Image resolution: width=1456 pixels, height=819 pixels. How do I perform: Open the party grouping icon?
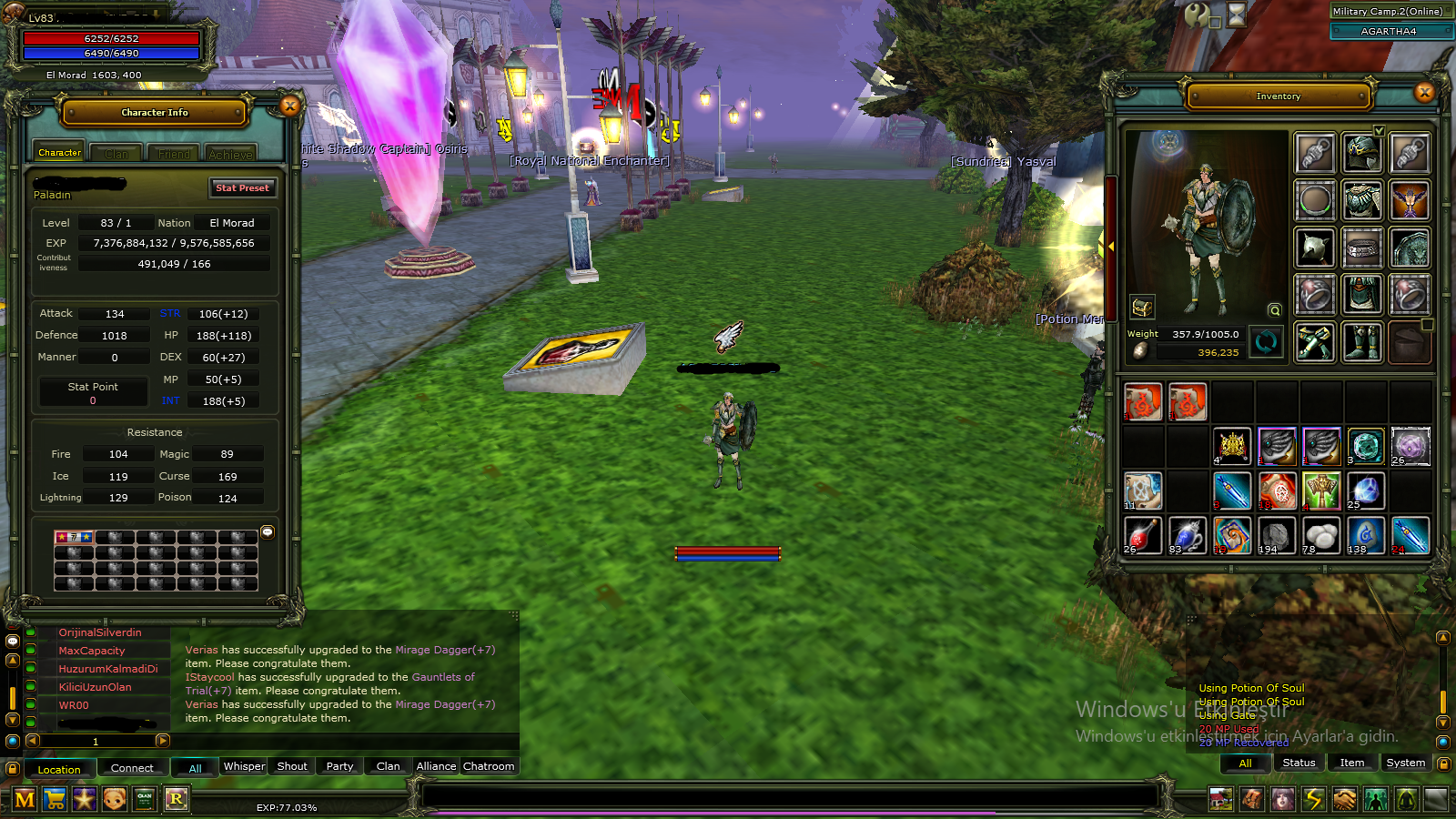click(1374, 798)
